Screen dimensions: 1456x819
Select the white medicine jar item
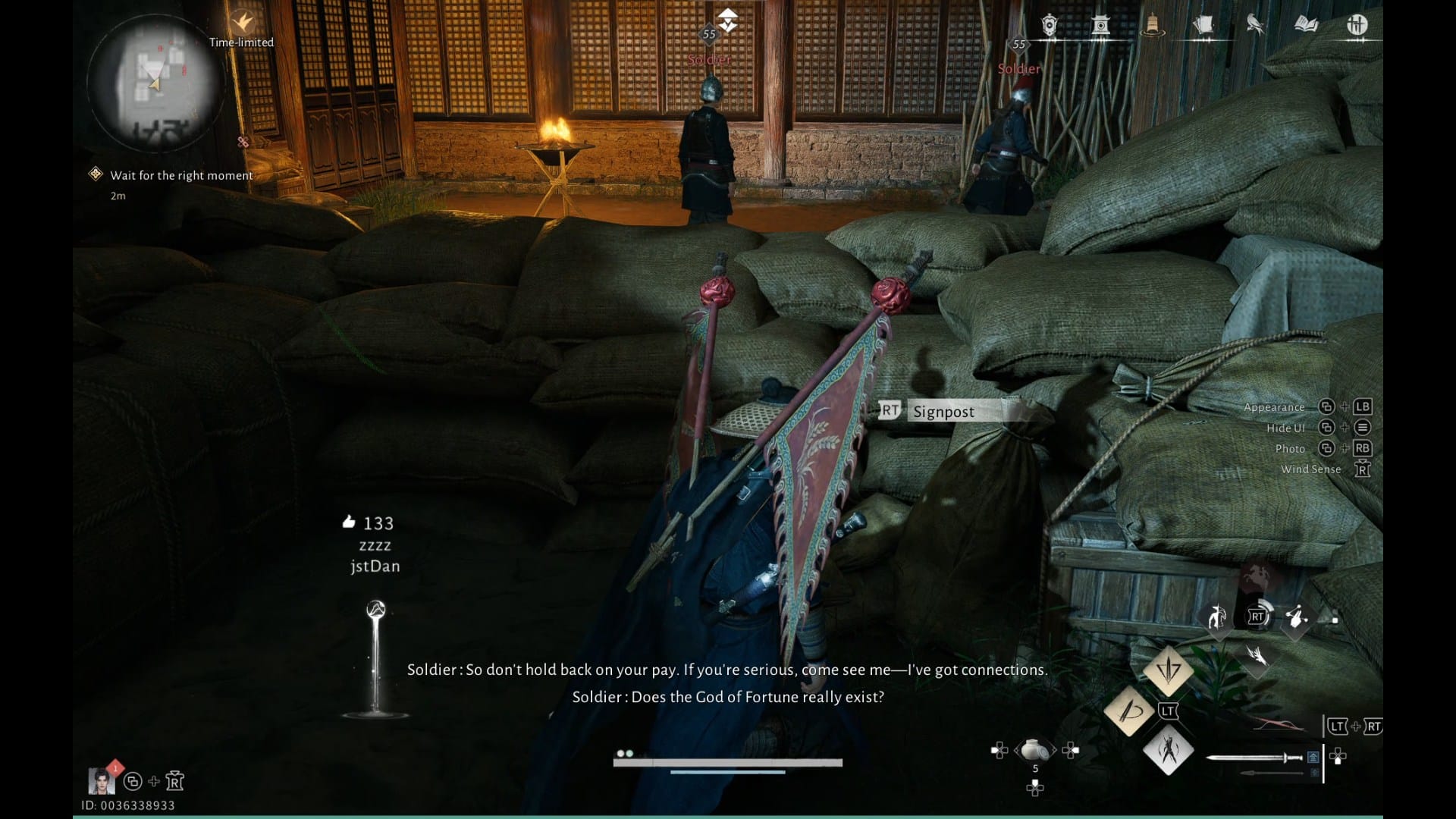[1034, 750]
